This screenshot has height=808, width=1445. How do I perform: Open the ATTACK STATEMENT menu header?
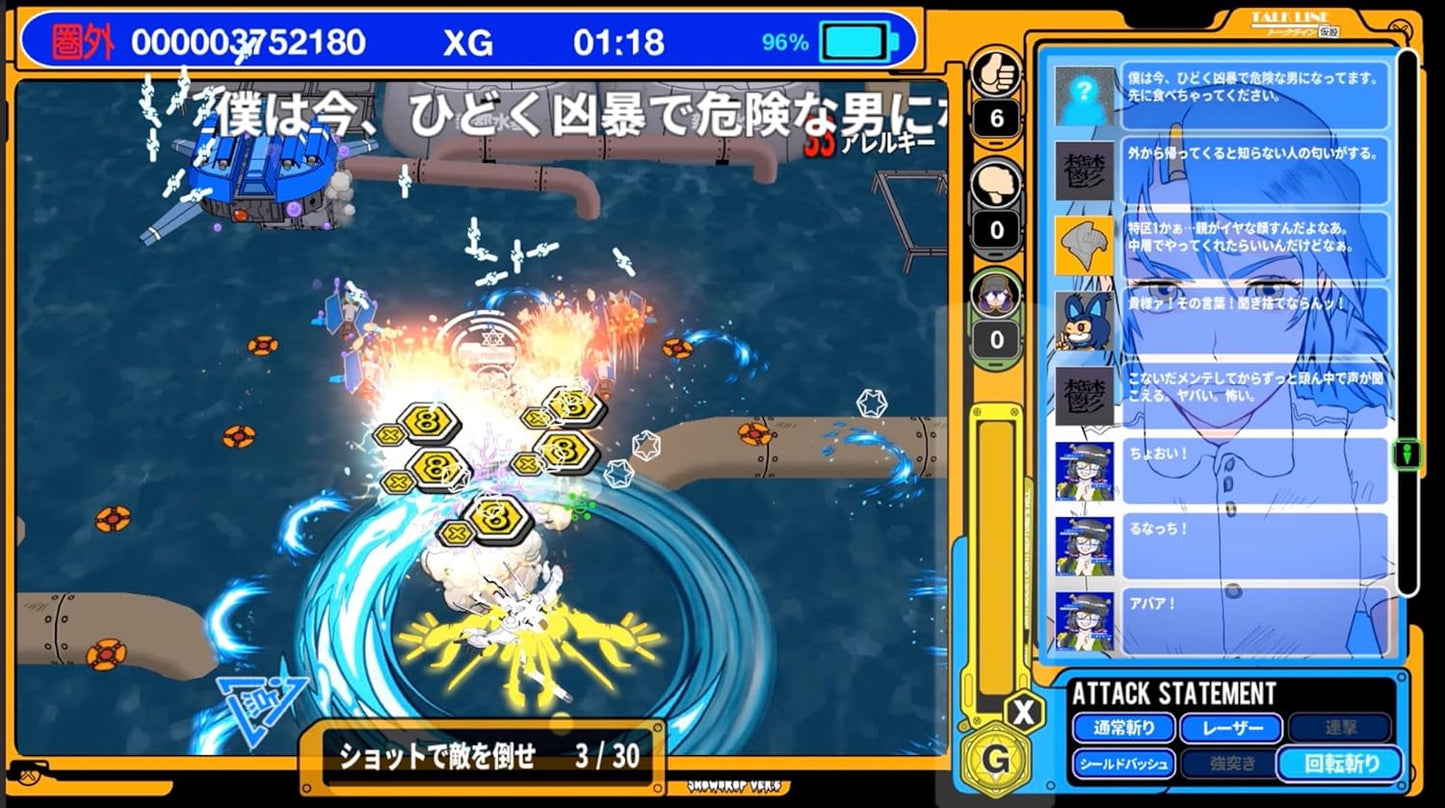(x=1177, y=690)
